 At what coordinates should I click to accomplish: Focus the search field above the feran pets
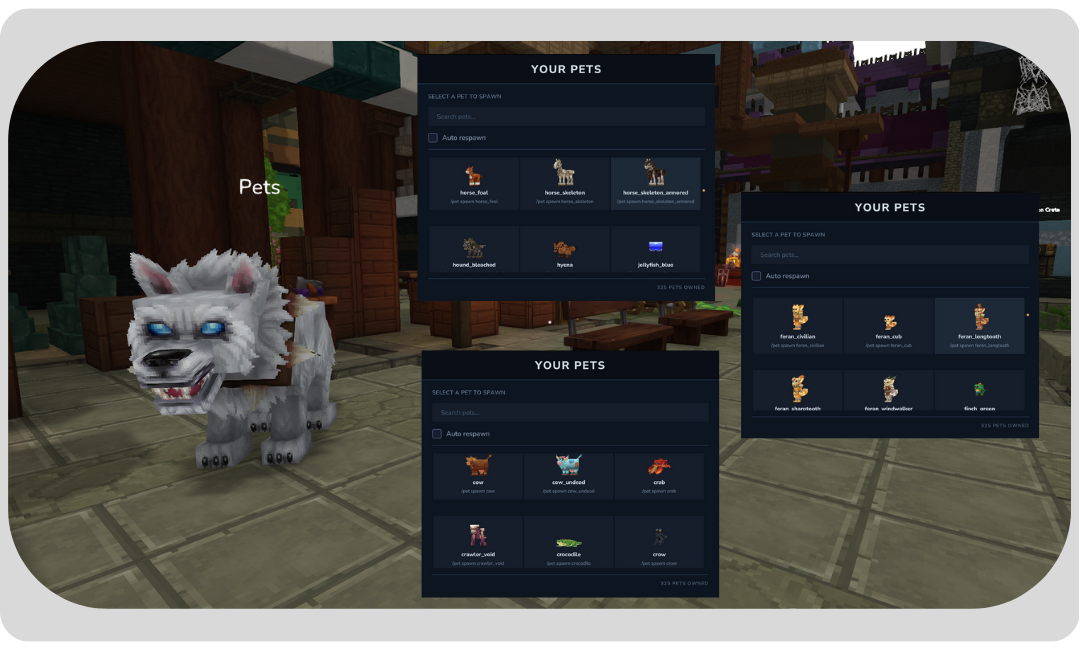tap(890, 255)
